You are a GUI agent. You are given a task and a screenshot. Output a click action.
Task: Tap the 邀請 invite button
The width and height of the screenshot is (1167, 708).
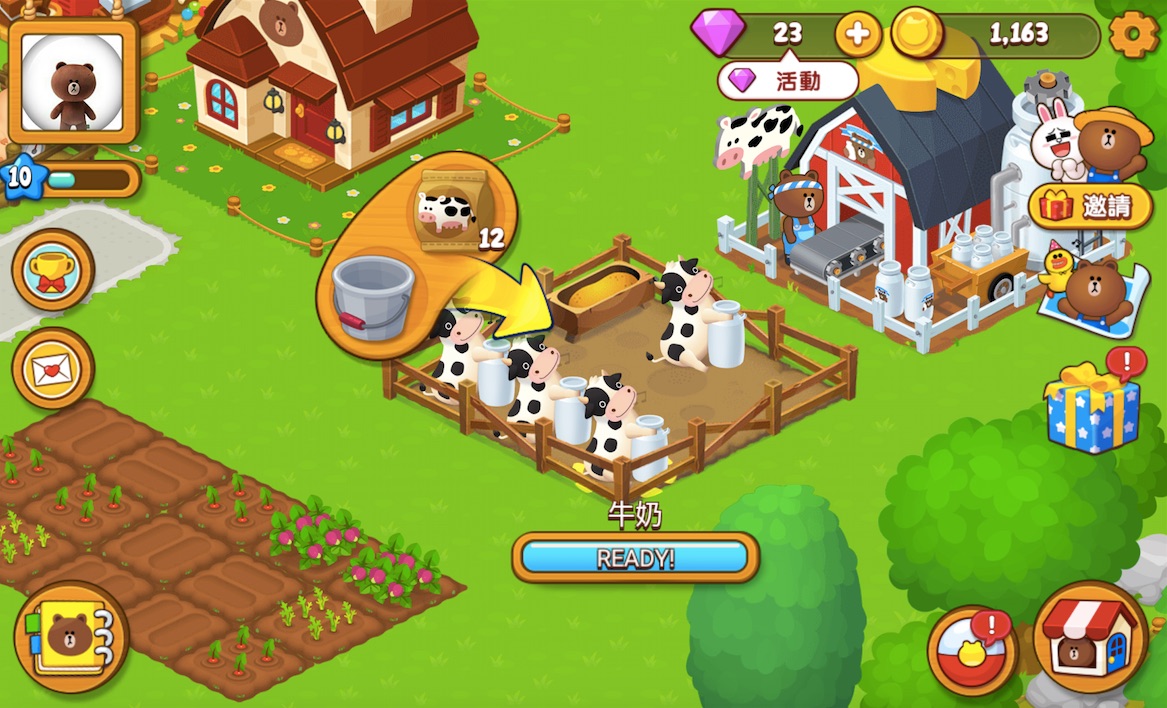click(x=1091, y=207)
